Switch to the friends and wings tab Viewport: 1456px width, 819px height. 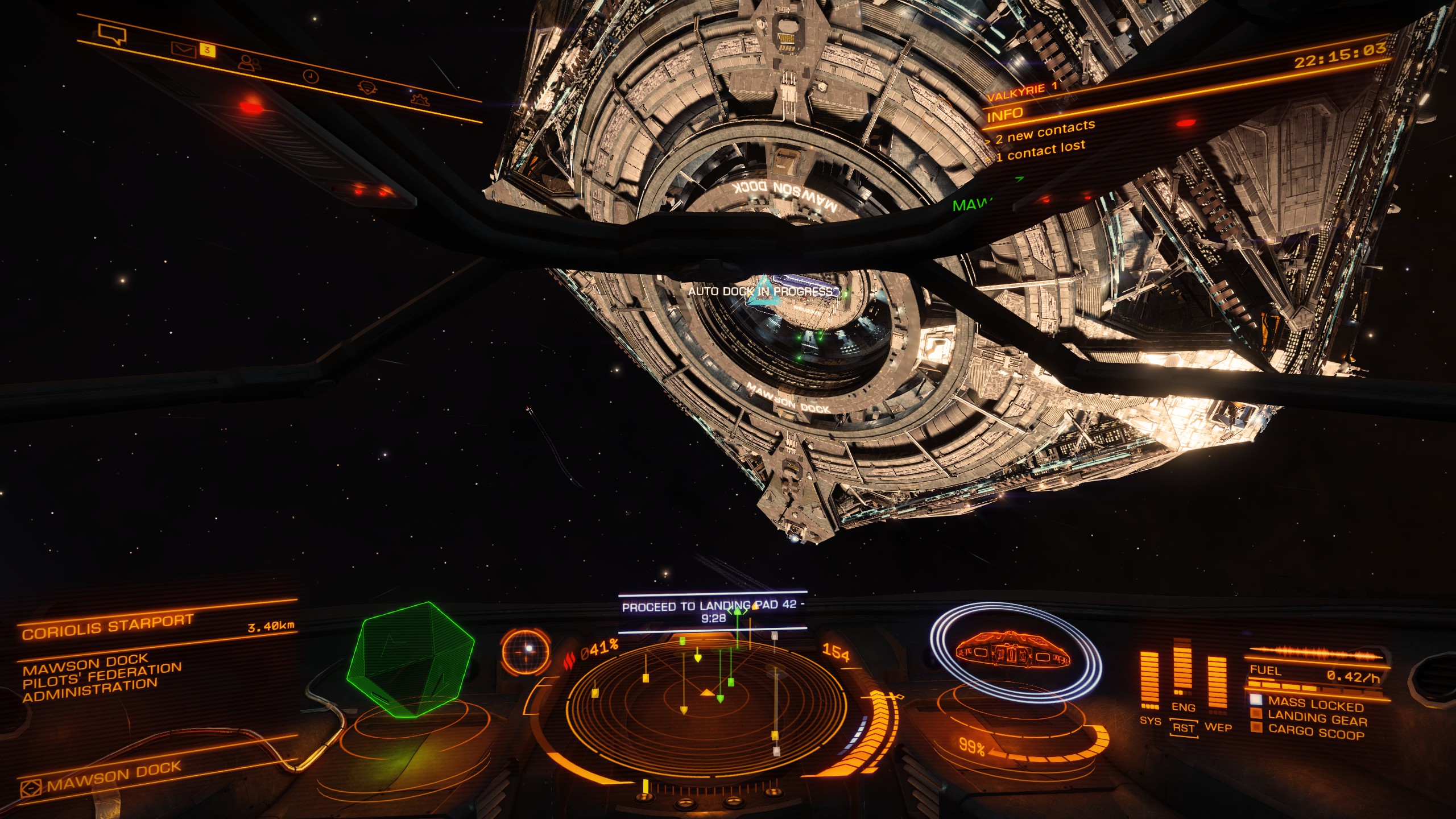coord(249,63)
